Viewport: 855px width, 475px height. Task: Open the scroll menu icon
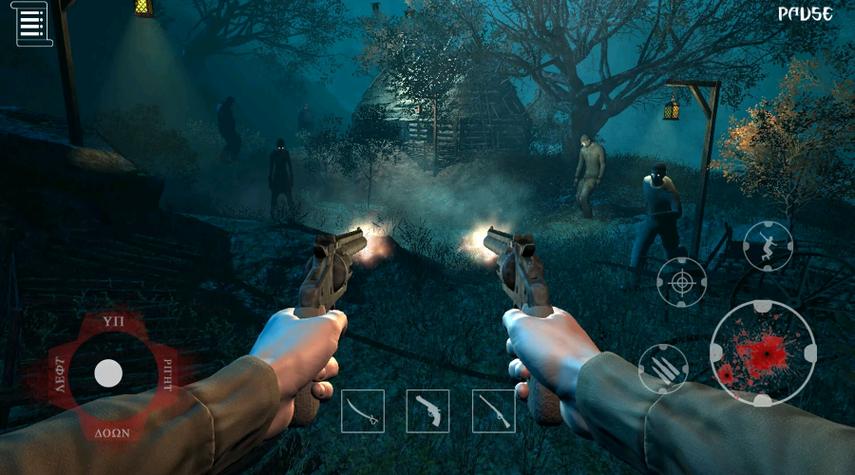34,24
